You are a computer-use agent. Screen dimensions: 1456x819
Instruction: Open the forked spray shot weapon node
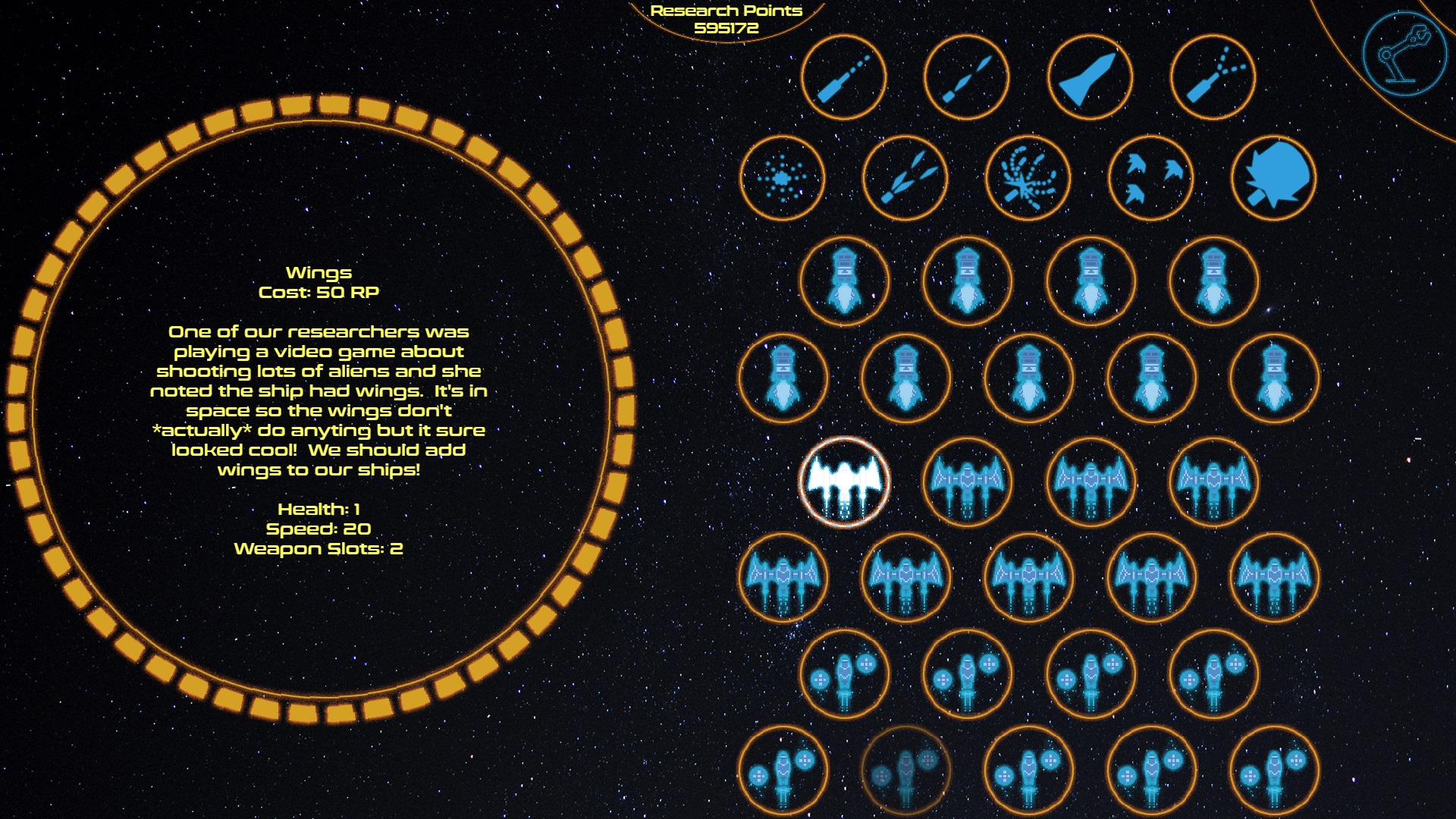point(1213,77)
